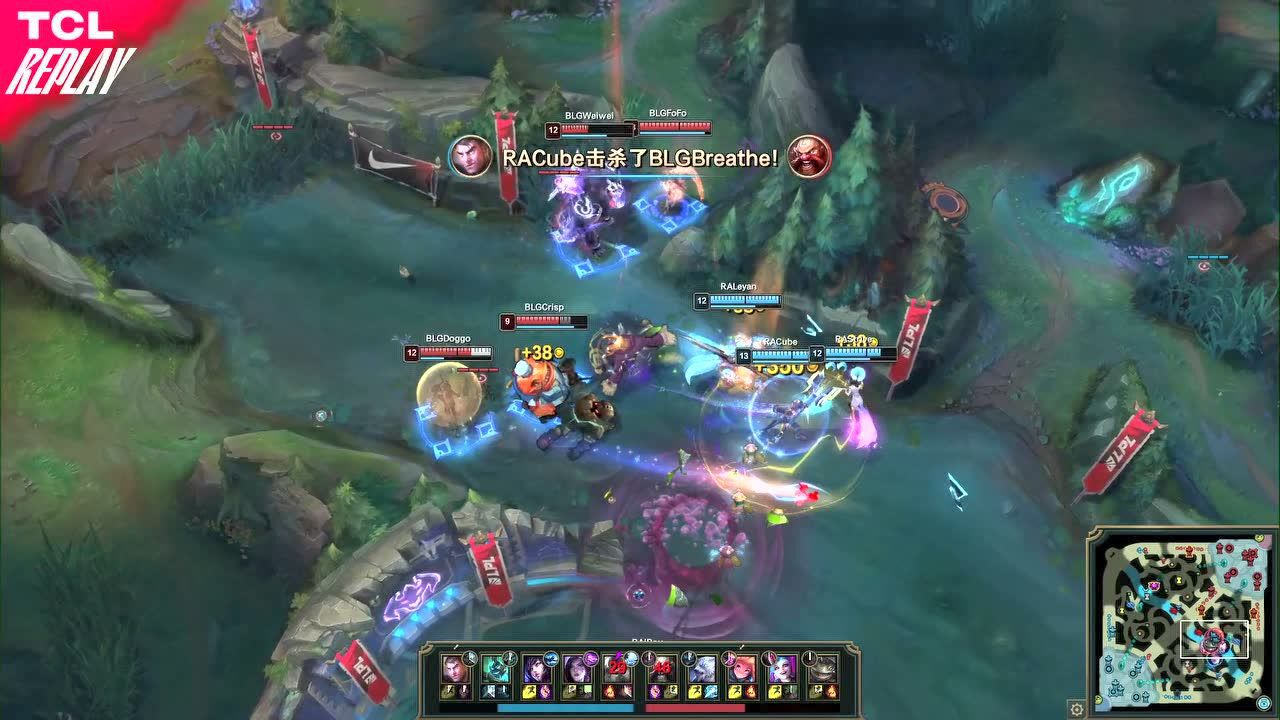The height and width of the screenshot is (720, 1280).
Task: Choose the orange-haired girl champion portrait
Action: 741,669
